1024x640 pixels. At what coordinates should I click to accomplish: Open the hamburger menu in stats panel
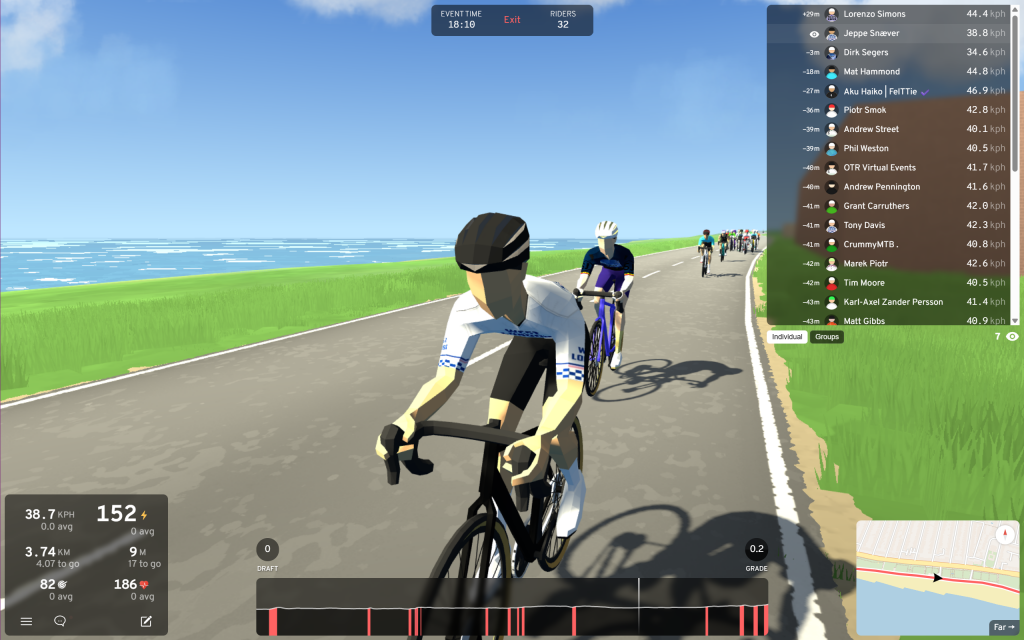point(27,621)
